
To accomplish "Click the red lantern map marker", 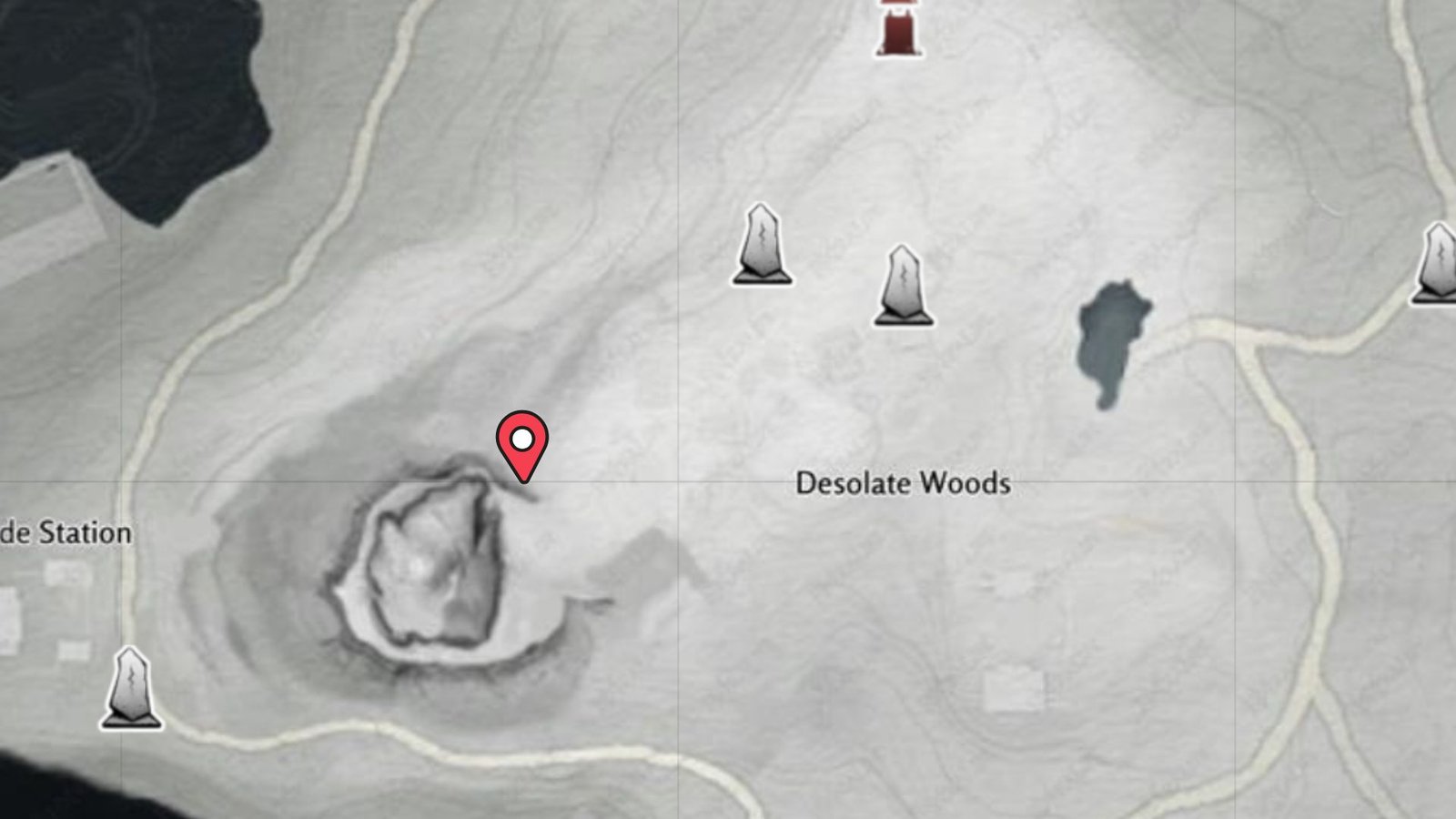I will coord(899,28).
